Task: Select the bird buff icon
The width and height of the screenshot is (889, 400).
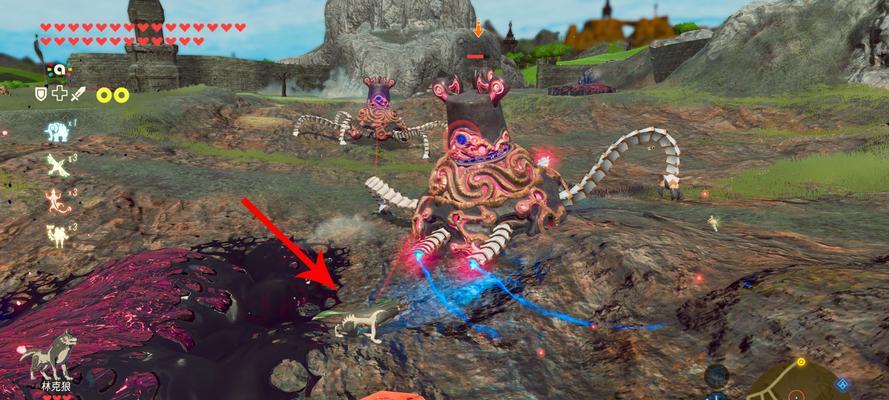Action: [x=56, y=166]
